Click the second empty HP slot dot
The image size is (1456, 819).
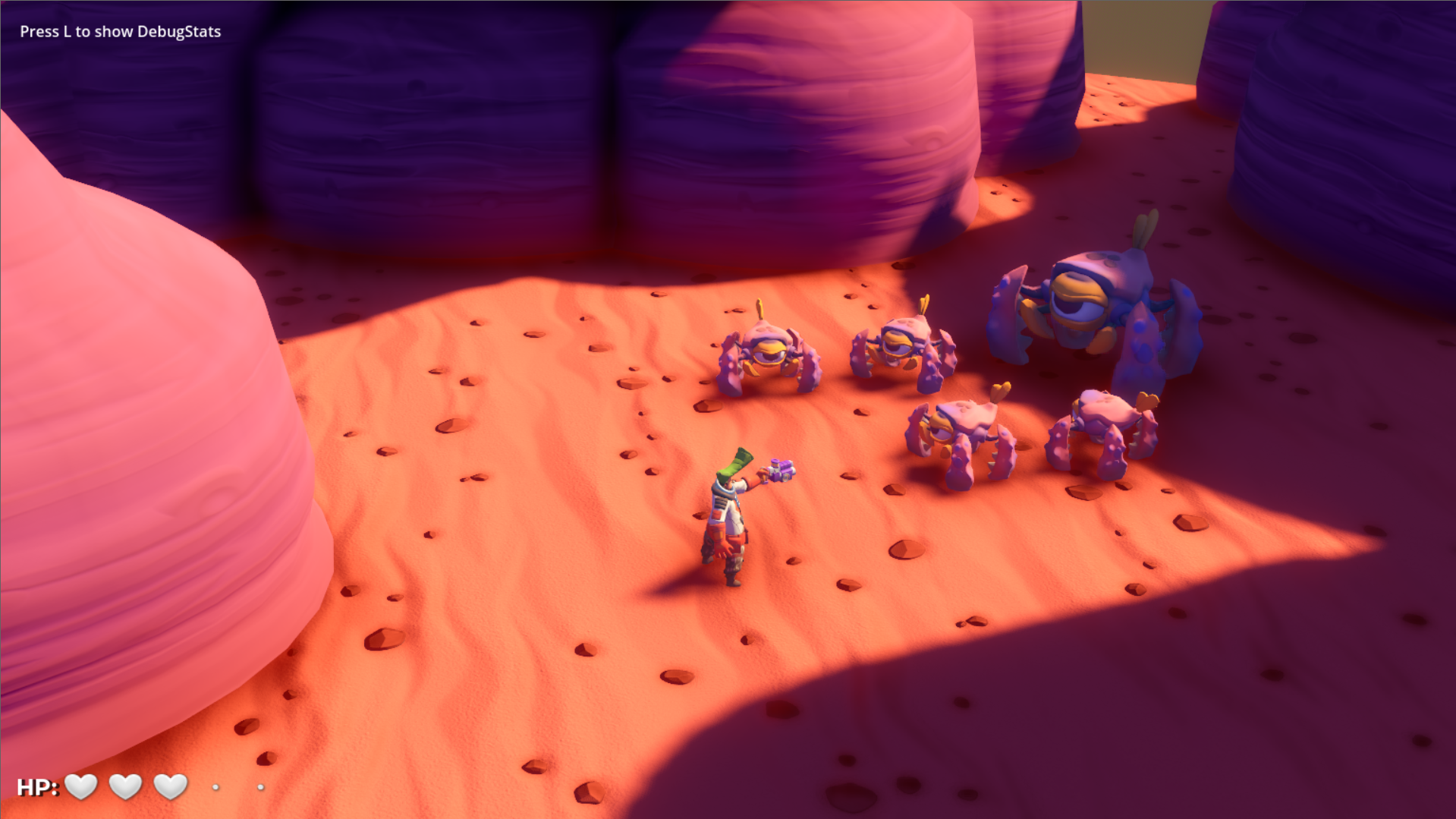(x=262, y=788)
